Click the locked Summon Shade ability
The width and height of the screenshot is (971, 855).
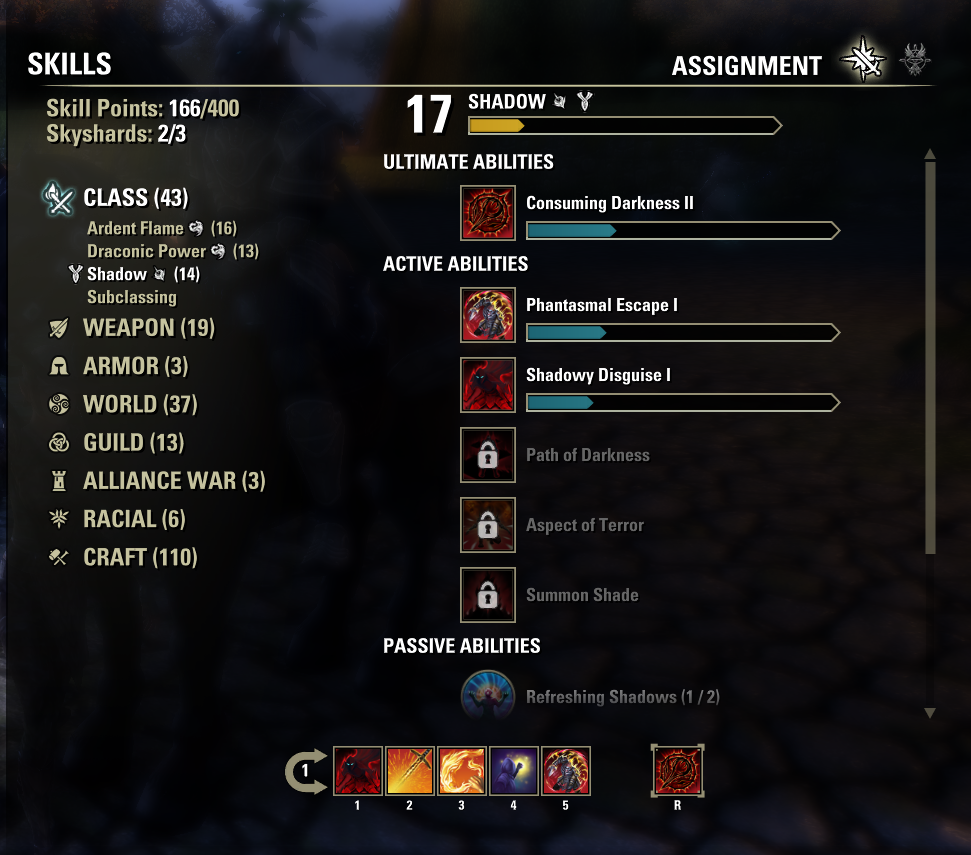point(488,595)
